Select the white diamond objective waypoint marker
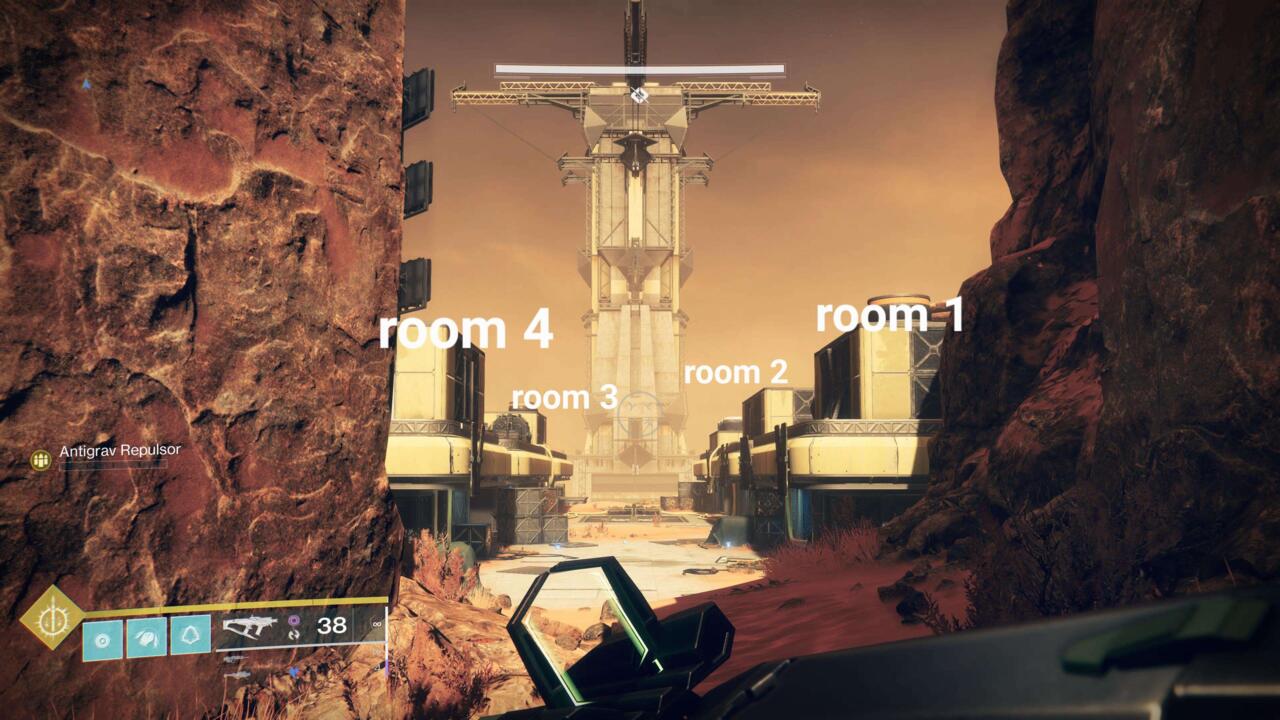The image size is (1280, 720). (x=639, y=95)
